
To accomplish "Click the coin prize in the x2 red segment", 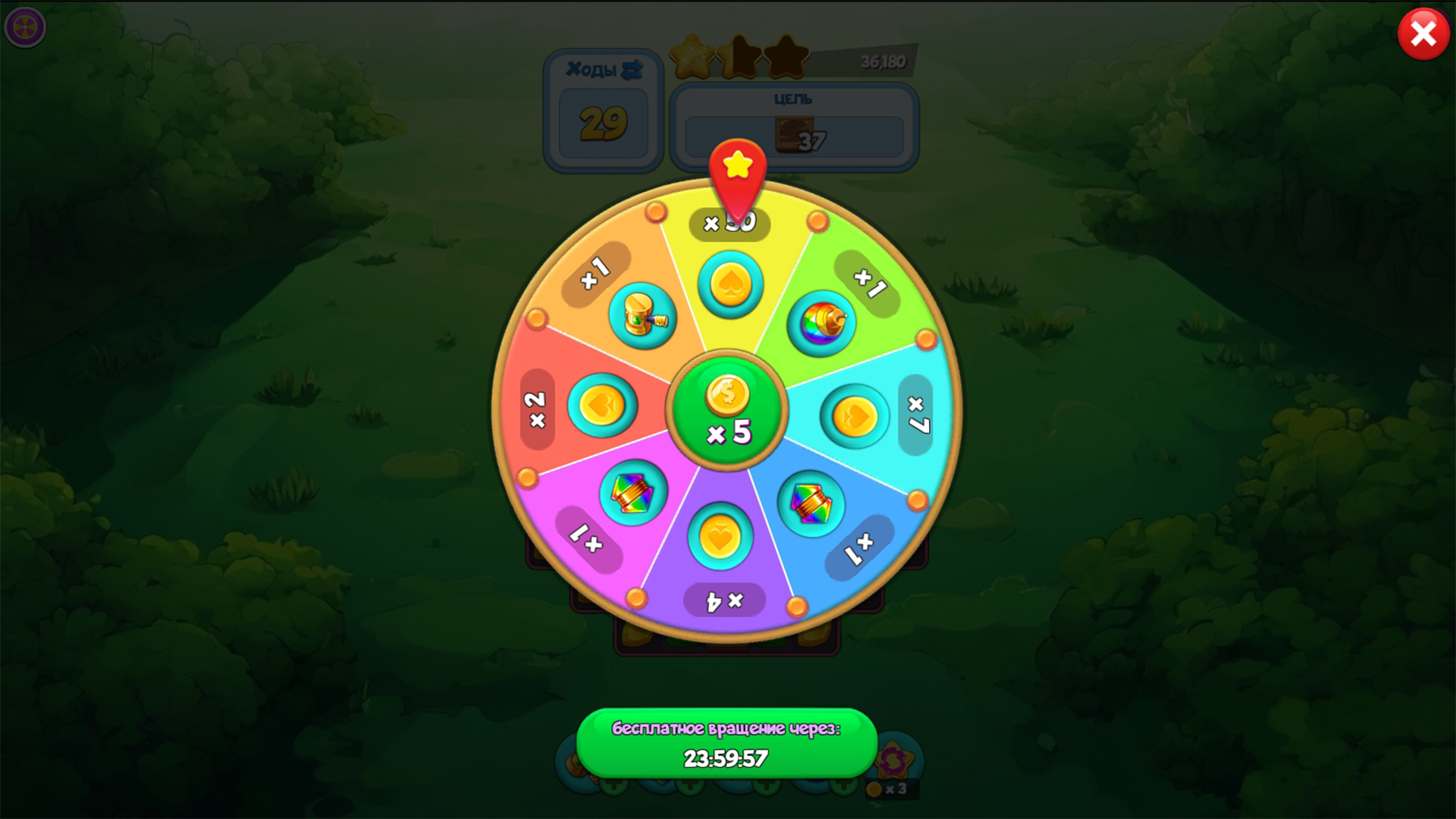I will pyautogui.click(x=603, y=406).
